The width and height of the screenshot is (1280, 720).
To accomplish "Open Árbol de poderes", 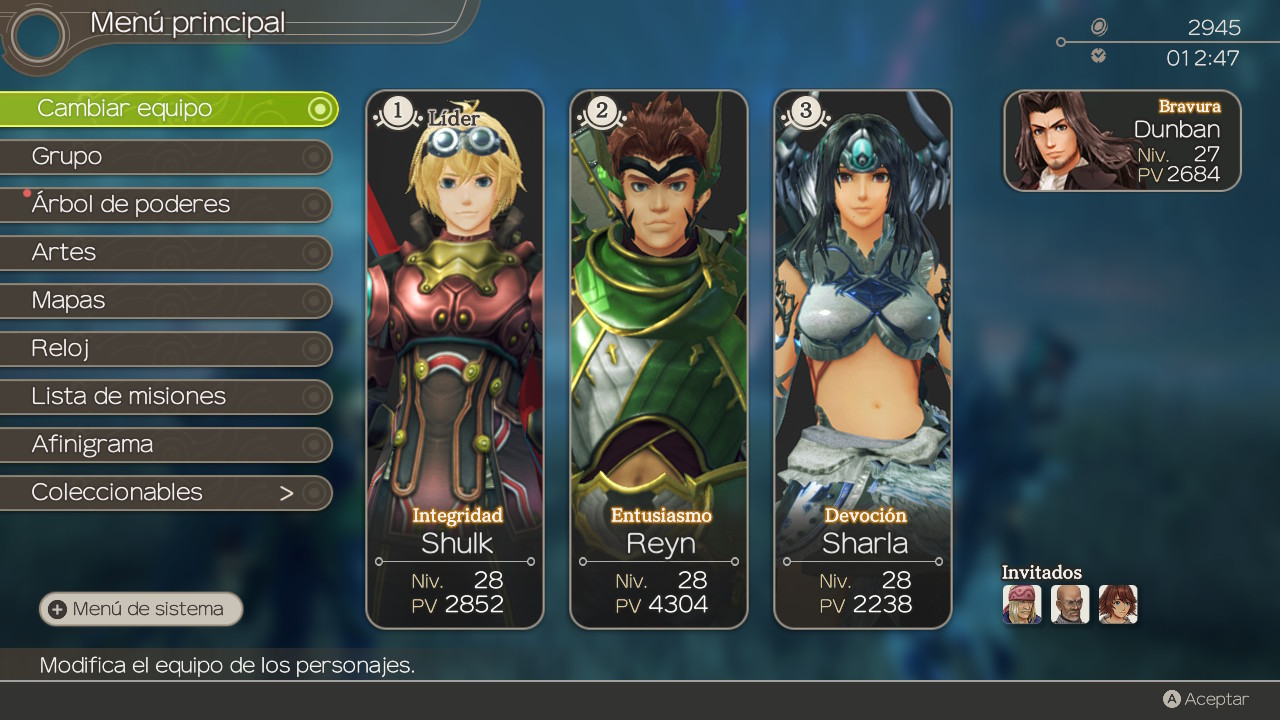I will coord(165,204).
